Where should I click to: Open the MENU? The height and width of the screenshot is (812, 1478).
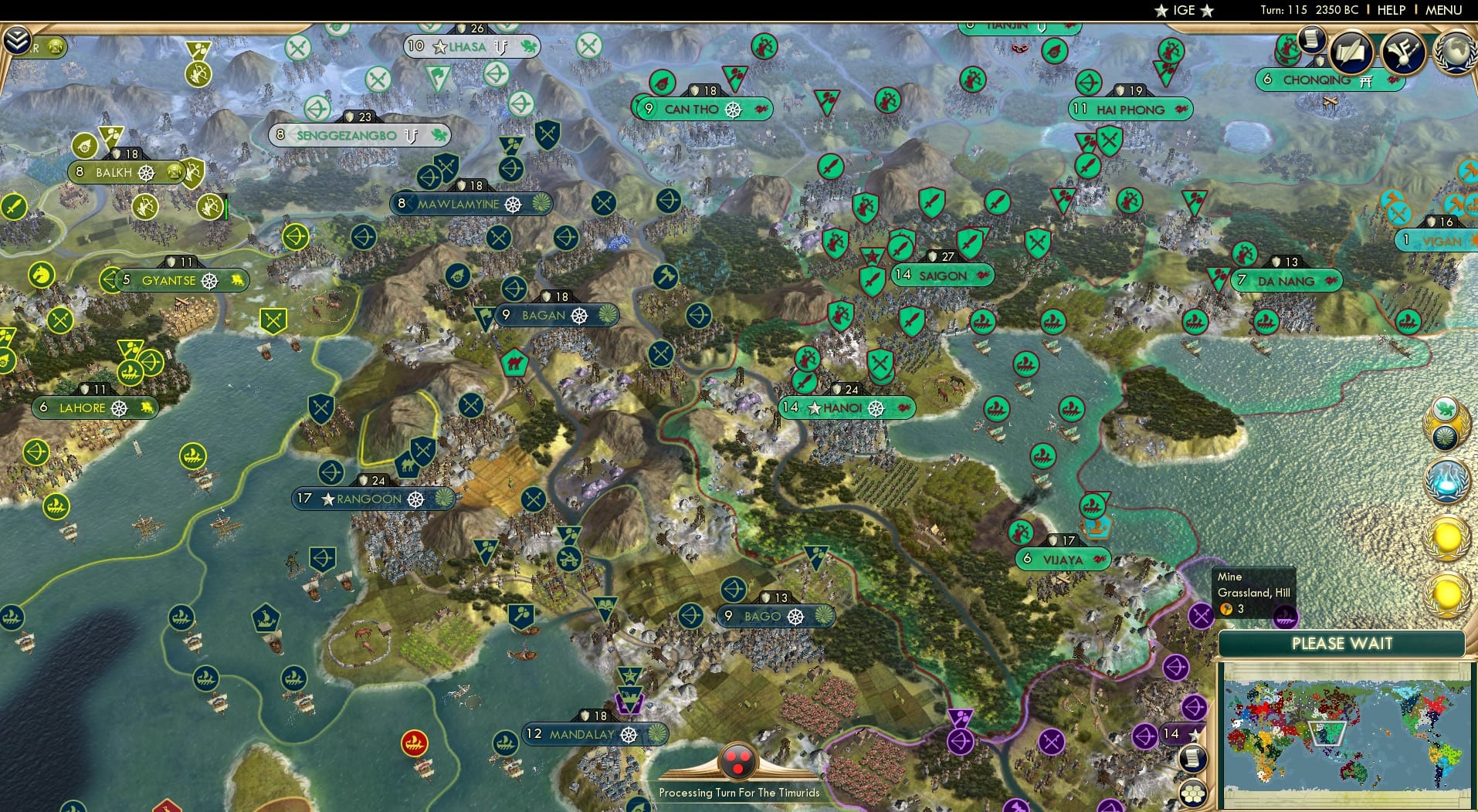[1442, 10]
